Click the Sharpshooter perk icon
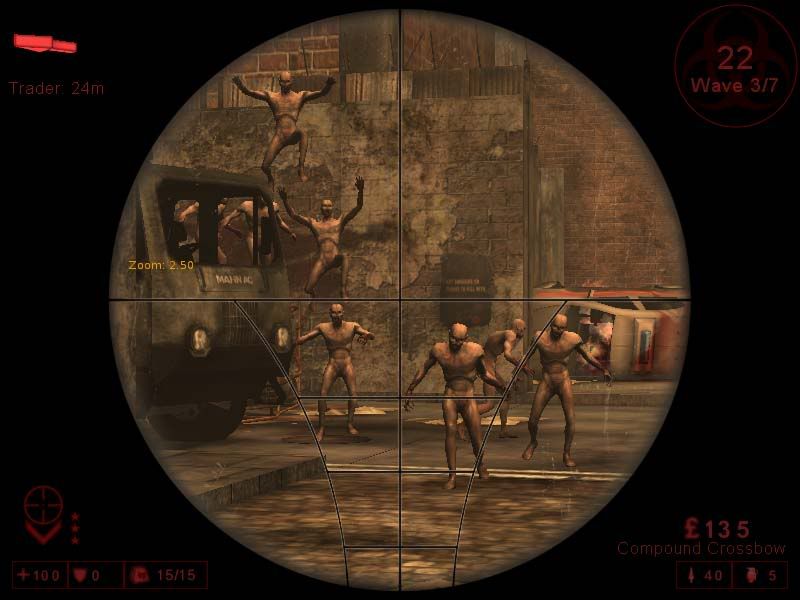Screen dimensions: 800x600 (x=43, y=513)
